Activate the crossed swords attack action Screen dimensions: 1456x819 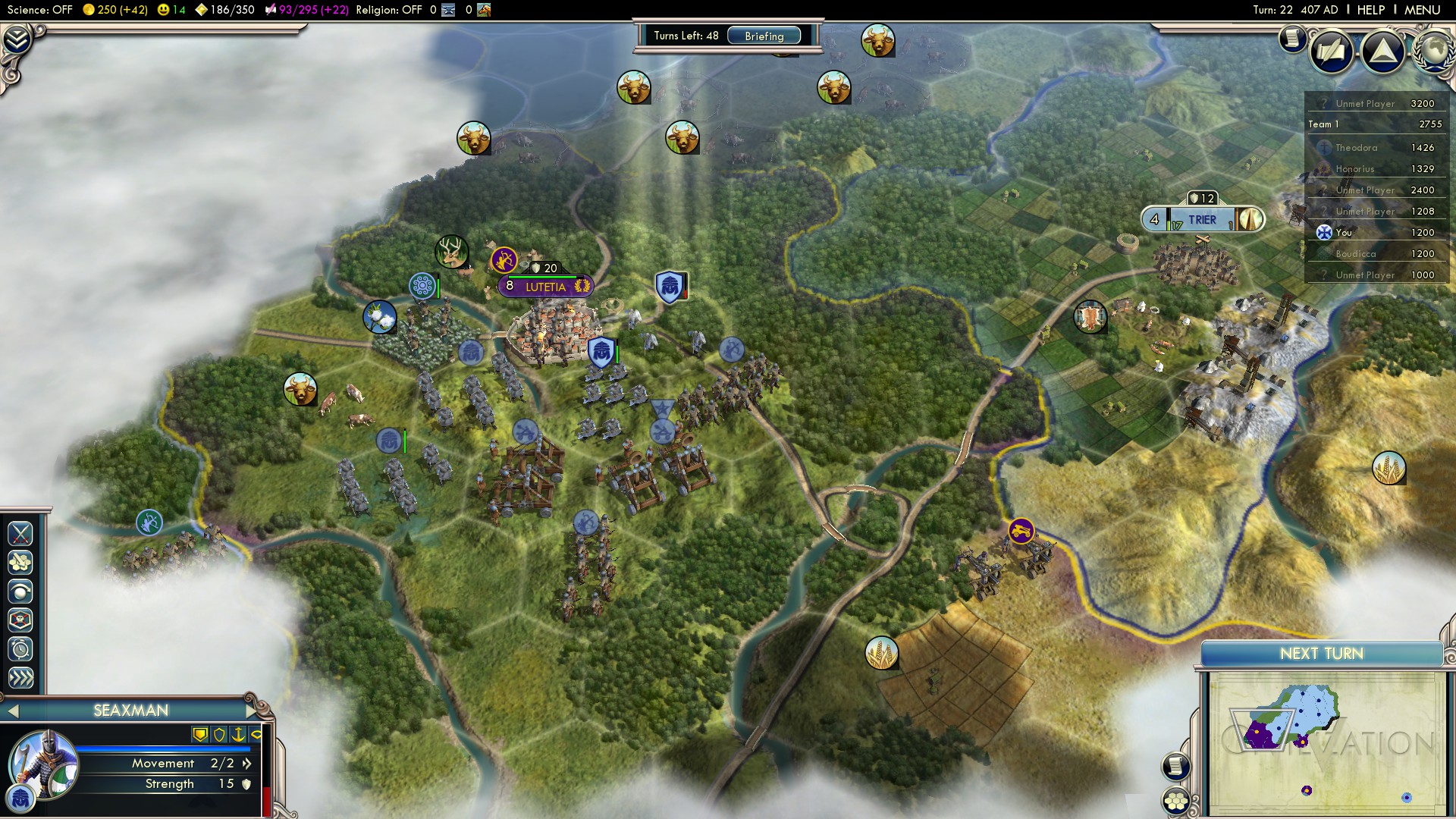tap(20, 534)
